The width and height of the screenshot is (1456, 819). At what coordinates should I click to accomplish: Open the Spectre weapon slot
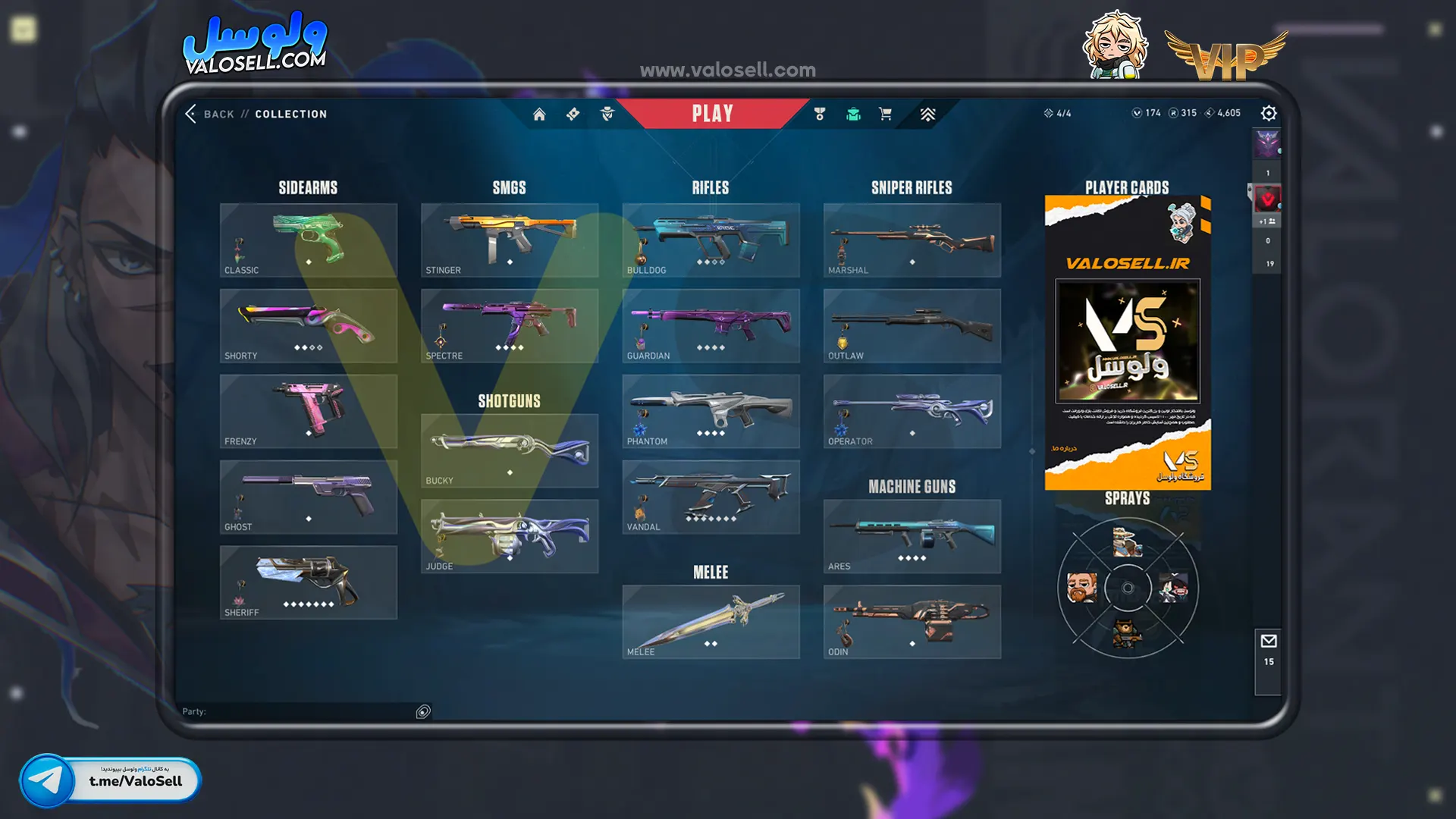tap(510, 325)
